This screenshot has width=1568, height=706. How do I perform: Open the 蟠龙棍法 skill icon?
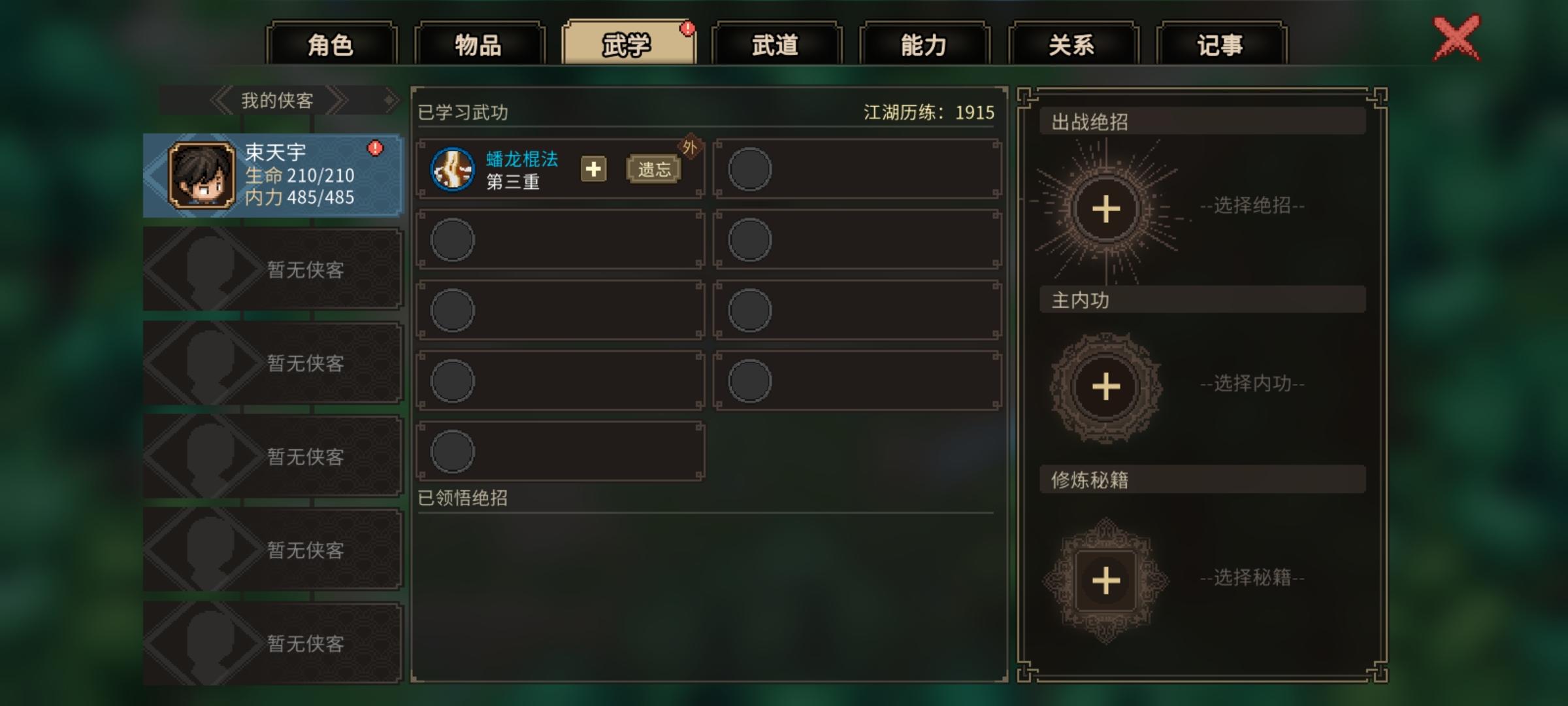[x=453, y=170]
